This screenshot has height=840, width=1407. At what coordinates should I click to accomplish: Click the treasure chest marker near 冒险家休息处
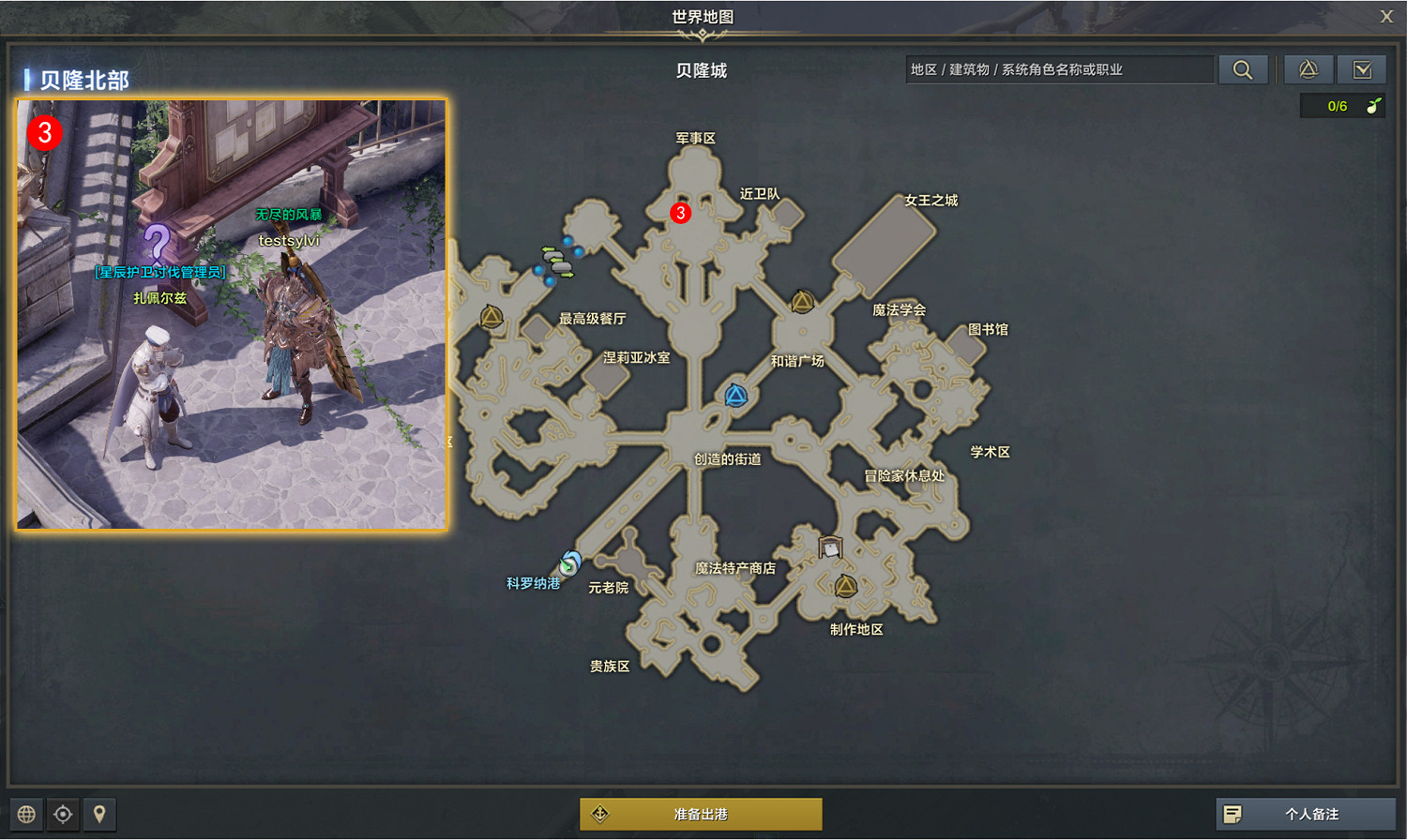pyautogui.click(x=829, y=548)
